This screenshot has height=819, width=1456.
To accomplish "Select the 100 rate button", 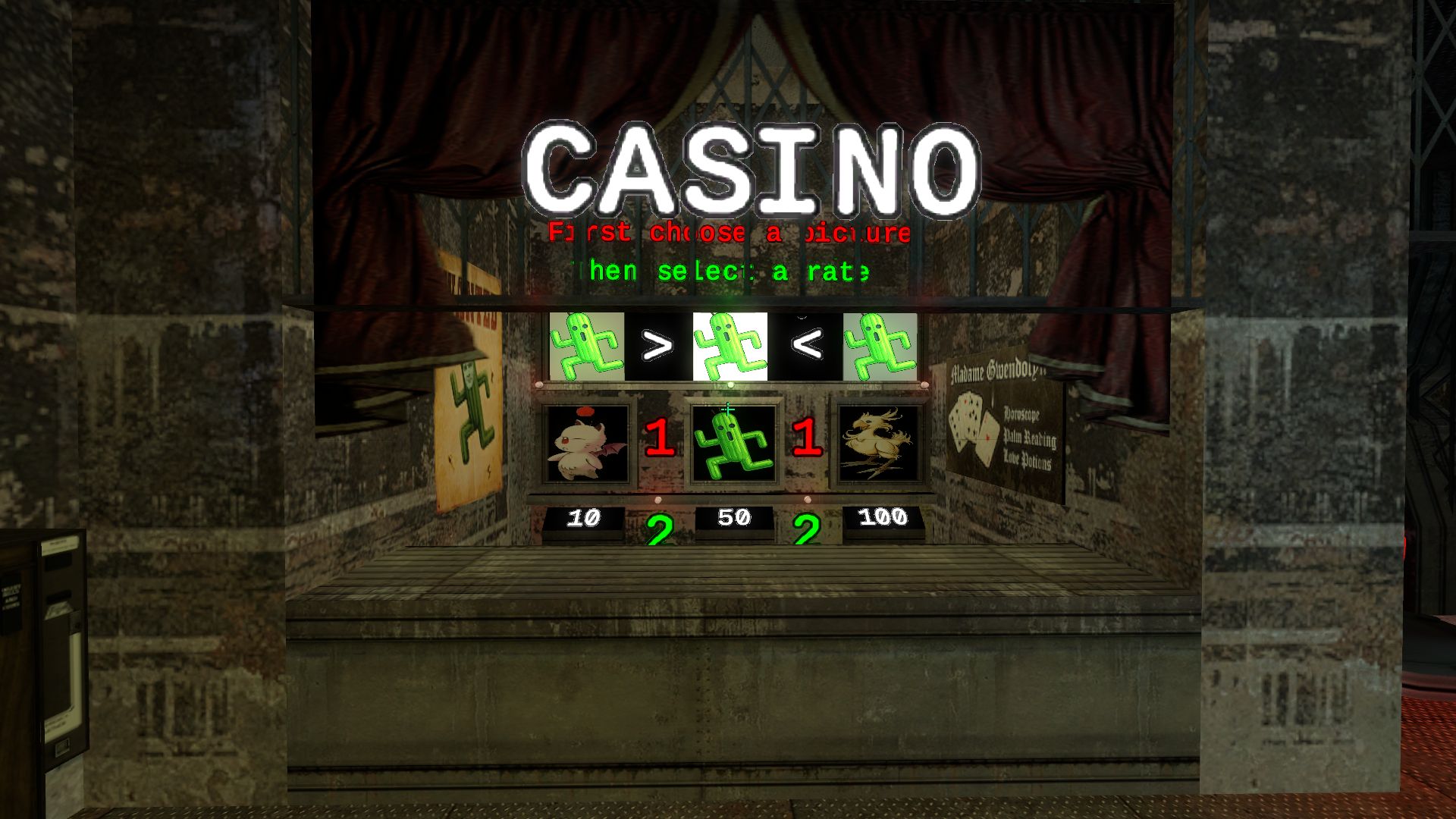I will tap(883, 519).
